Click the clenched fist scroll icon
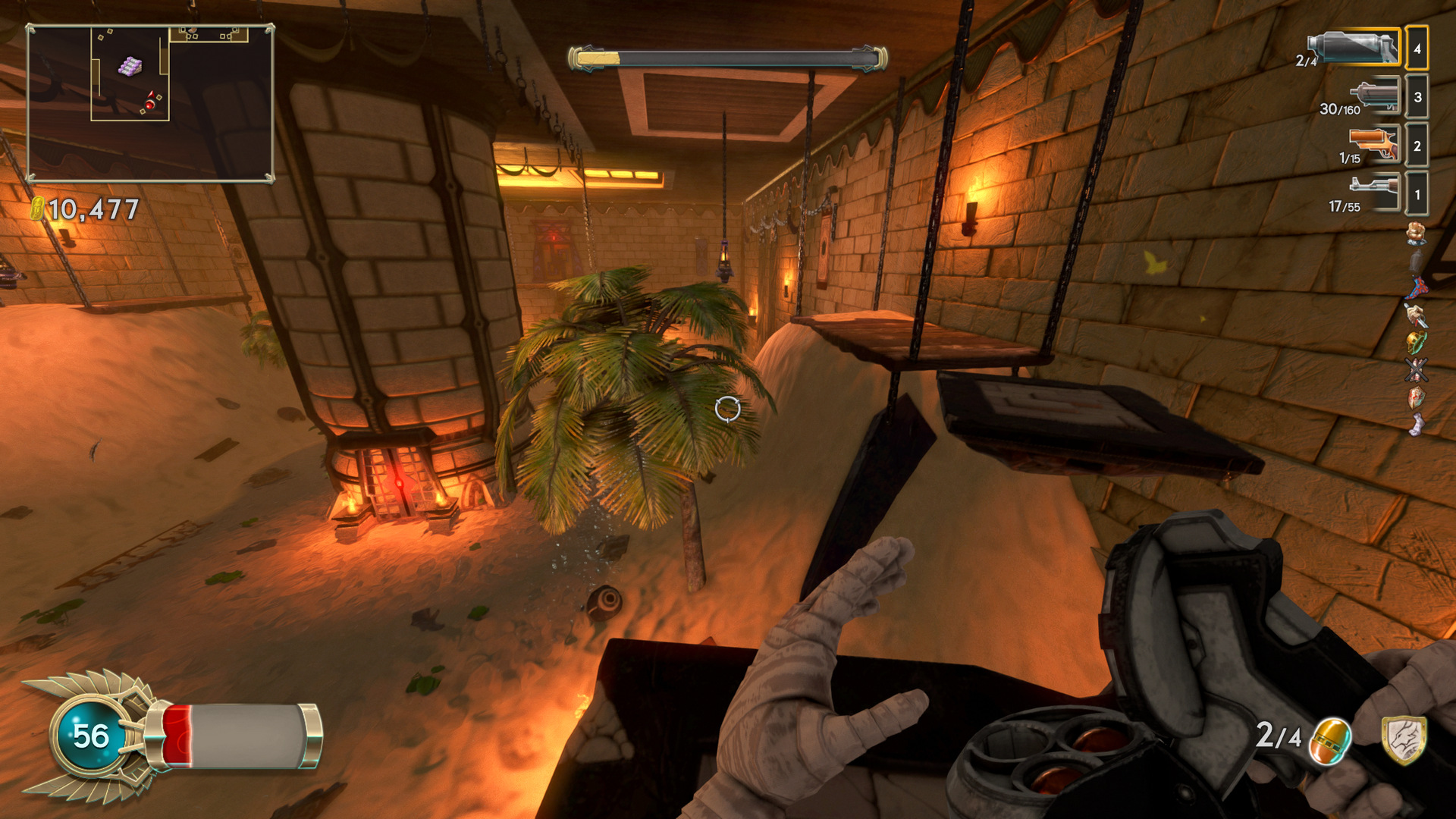The width and height of the screenshot is (1456, 819). (1416, 234)
